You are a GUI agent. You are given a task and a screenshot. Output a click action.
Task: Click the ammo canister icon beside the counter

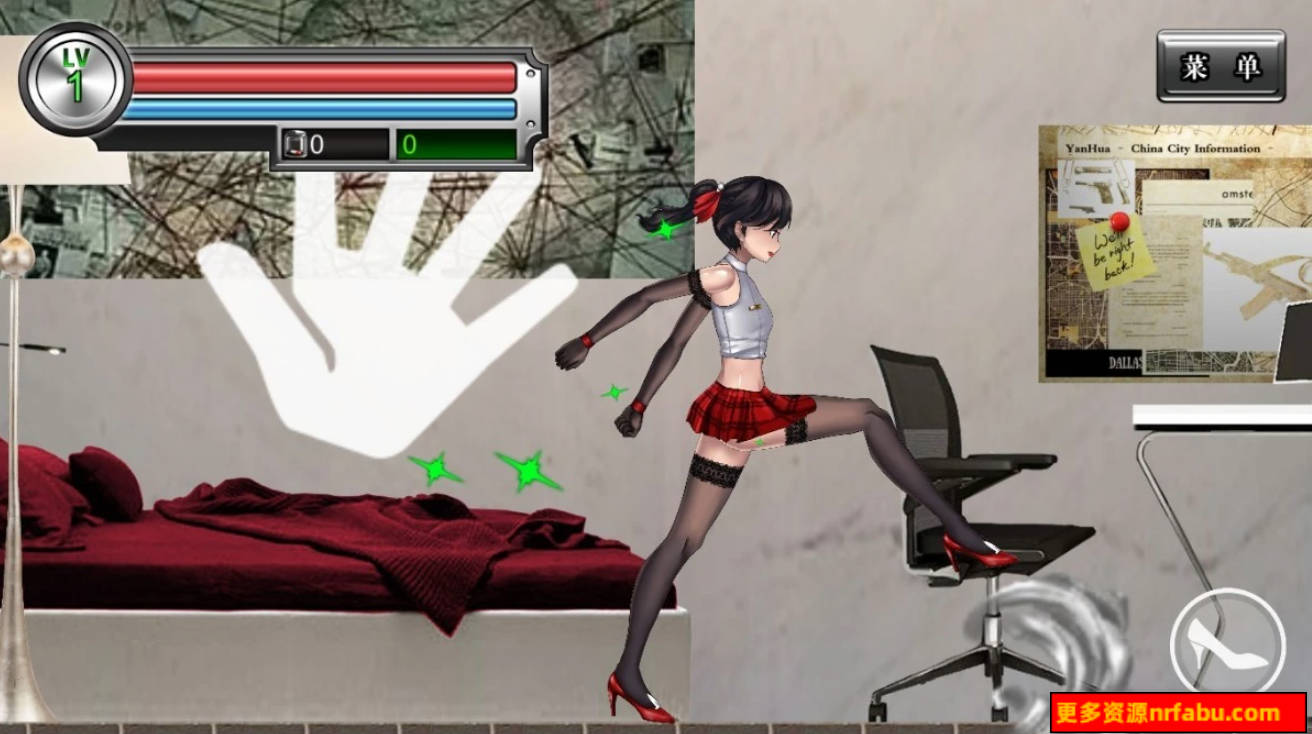pos(295,142)
